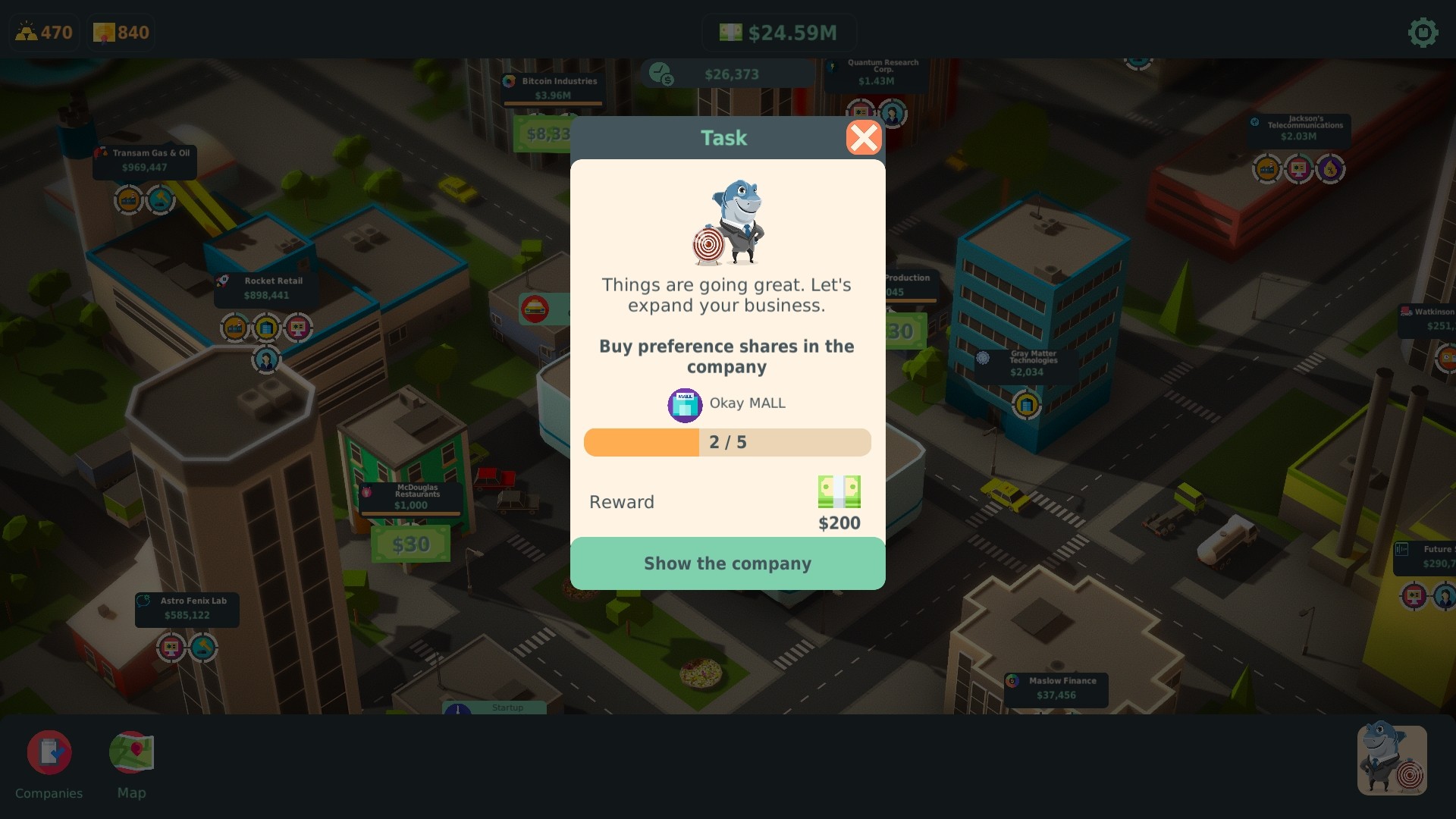
Task: Open the settings gear in top right corner
Action: coord(1423,32)
